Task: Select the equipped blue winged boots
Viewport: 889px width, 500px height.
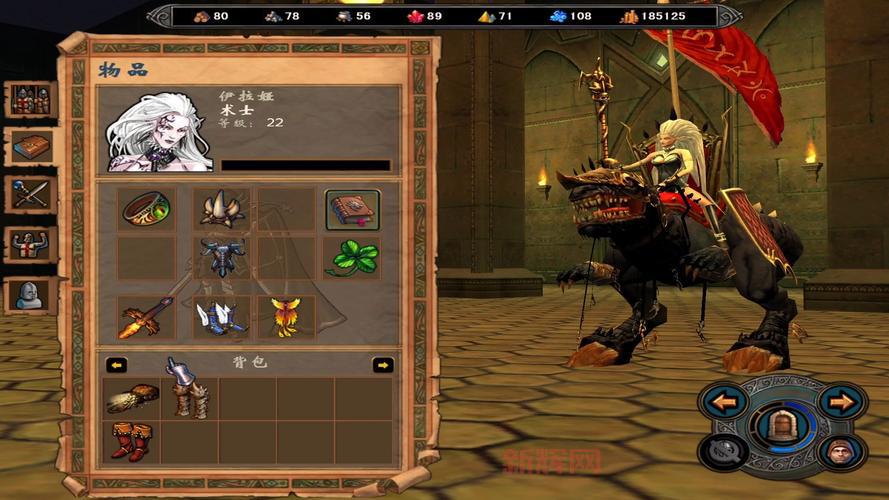Action: point(221,317)
